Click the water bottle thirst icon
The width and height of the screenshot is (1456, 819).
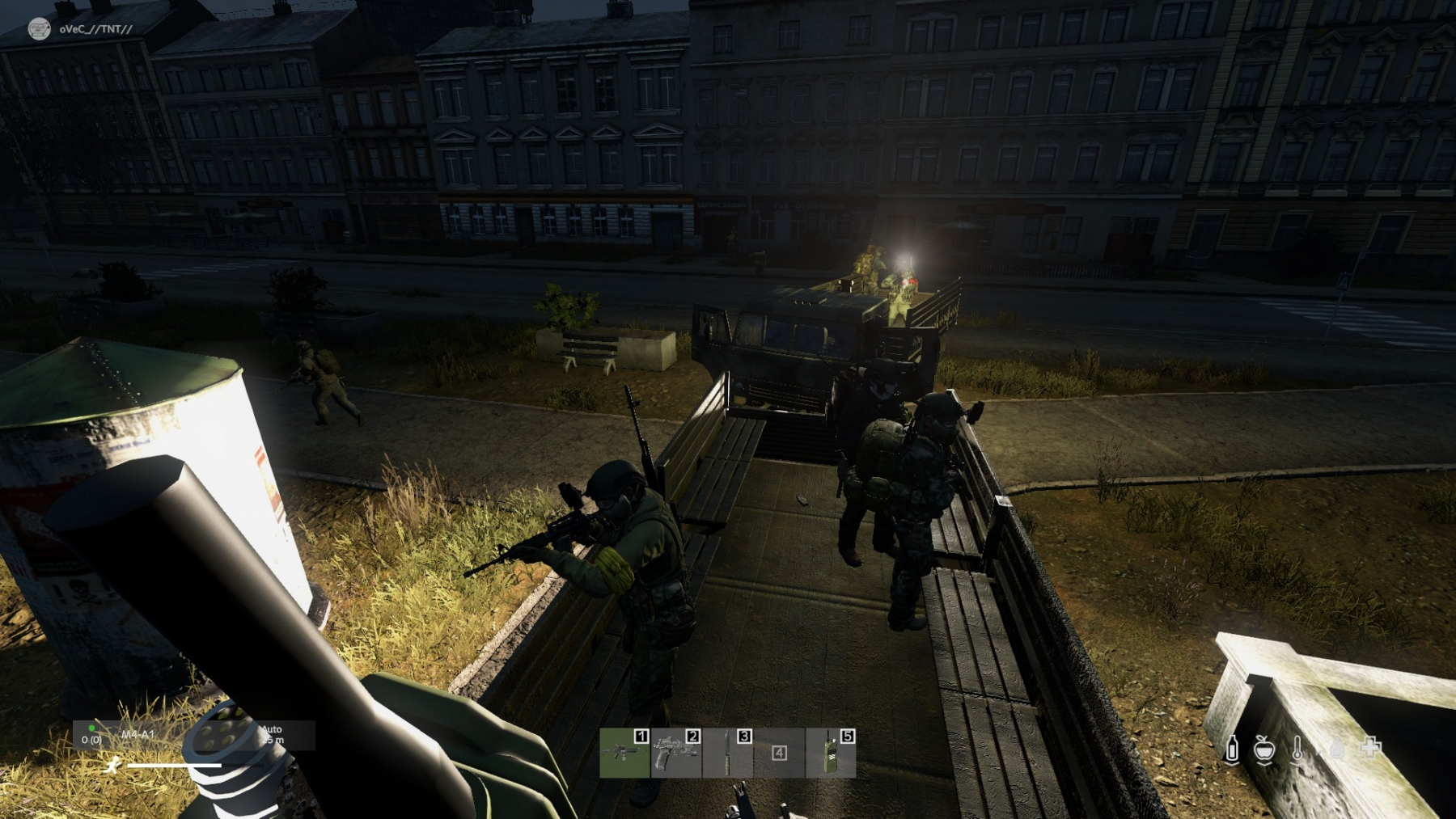pyautogui.click(x=1232, y=749)
